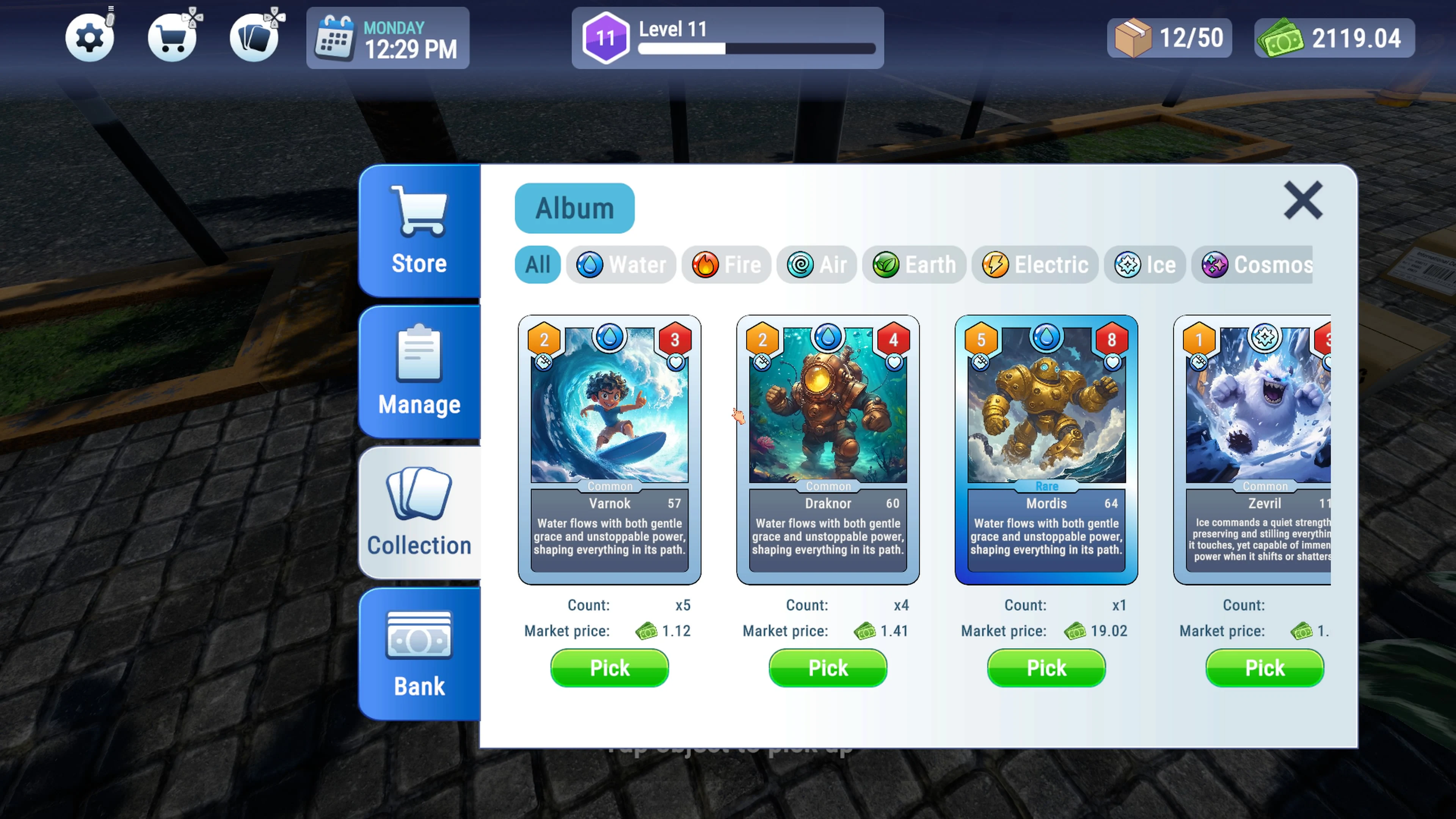Enable the Water element filter

pos(621,265)
